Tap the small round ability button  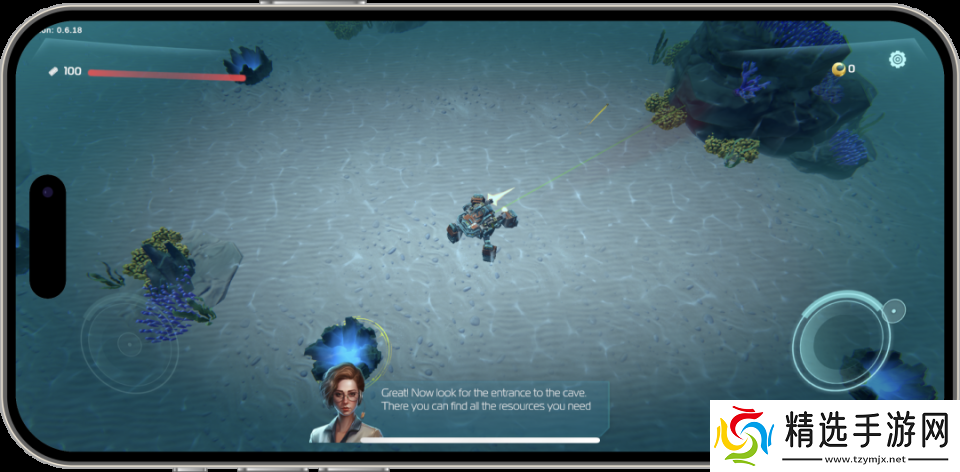[894, 309]
